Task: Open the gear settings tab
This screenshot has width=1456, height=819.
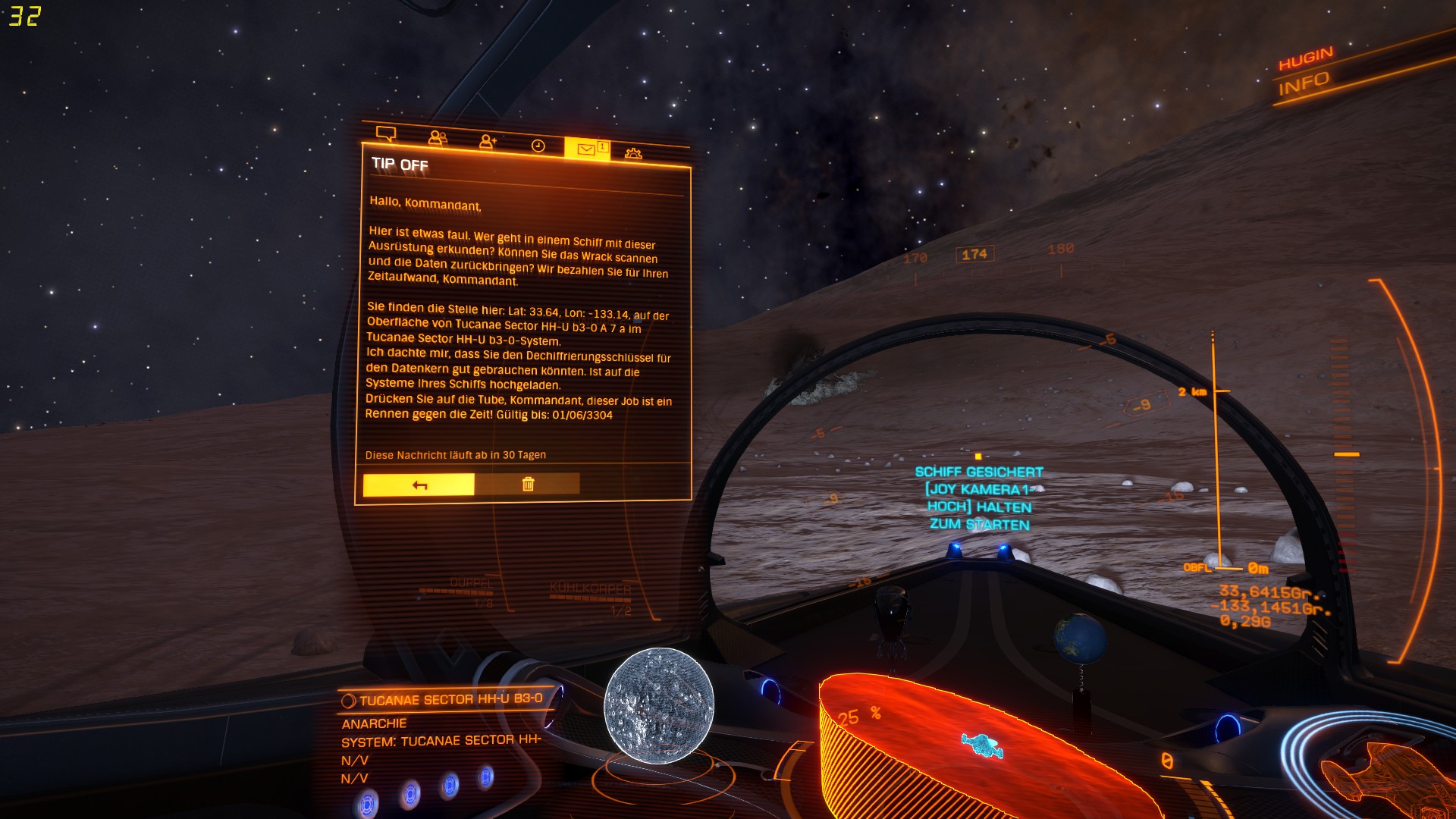Action: (x=633, y=153)
